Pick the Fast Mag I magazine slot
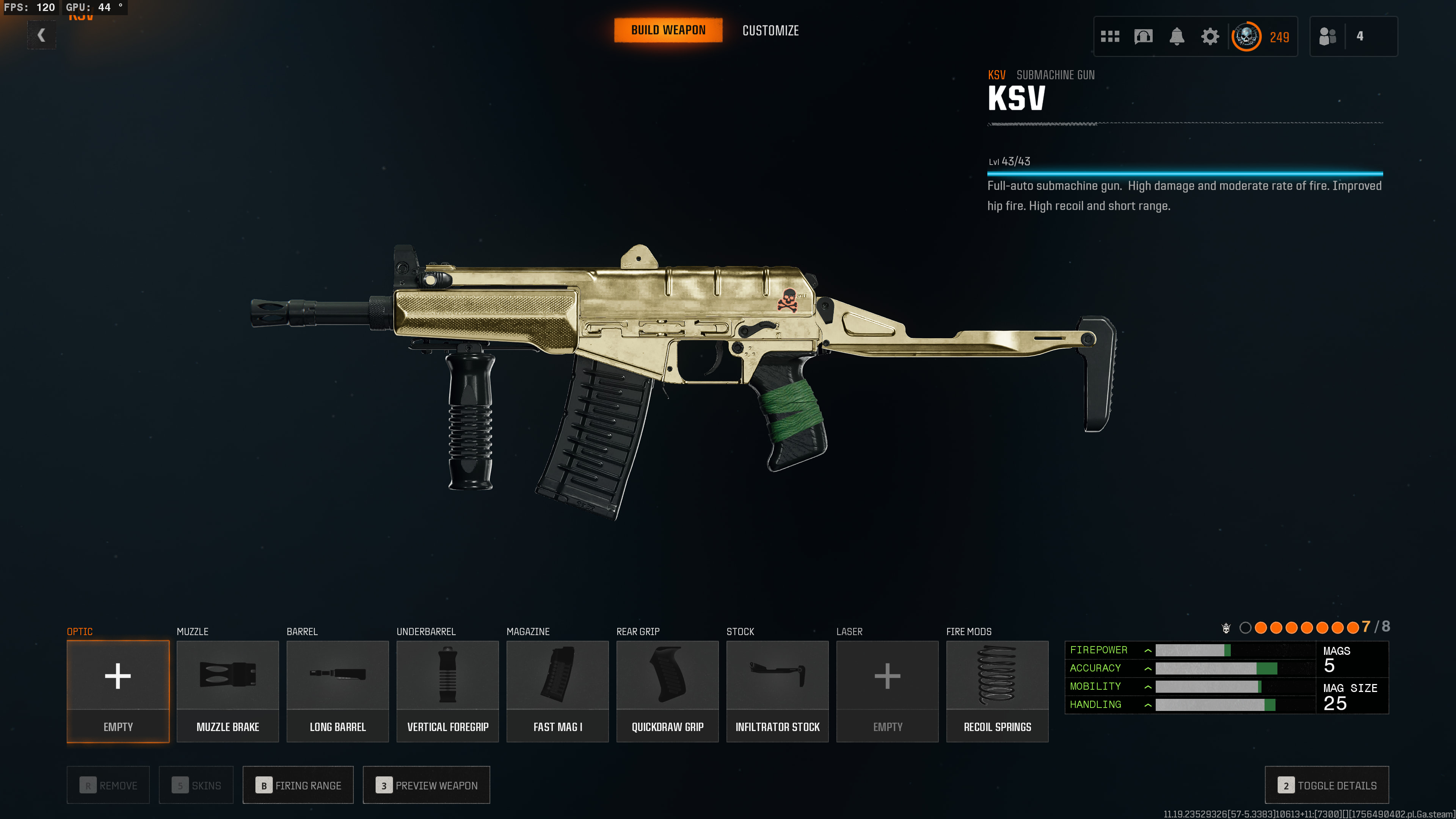This screenshot has height=819, width=1456. click(557, 691)
